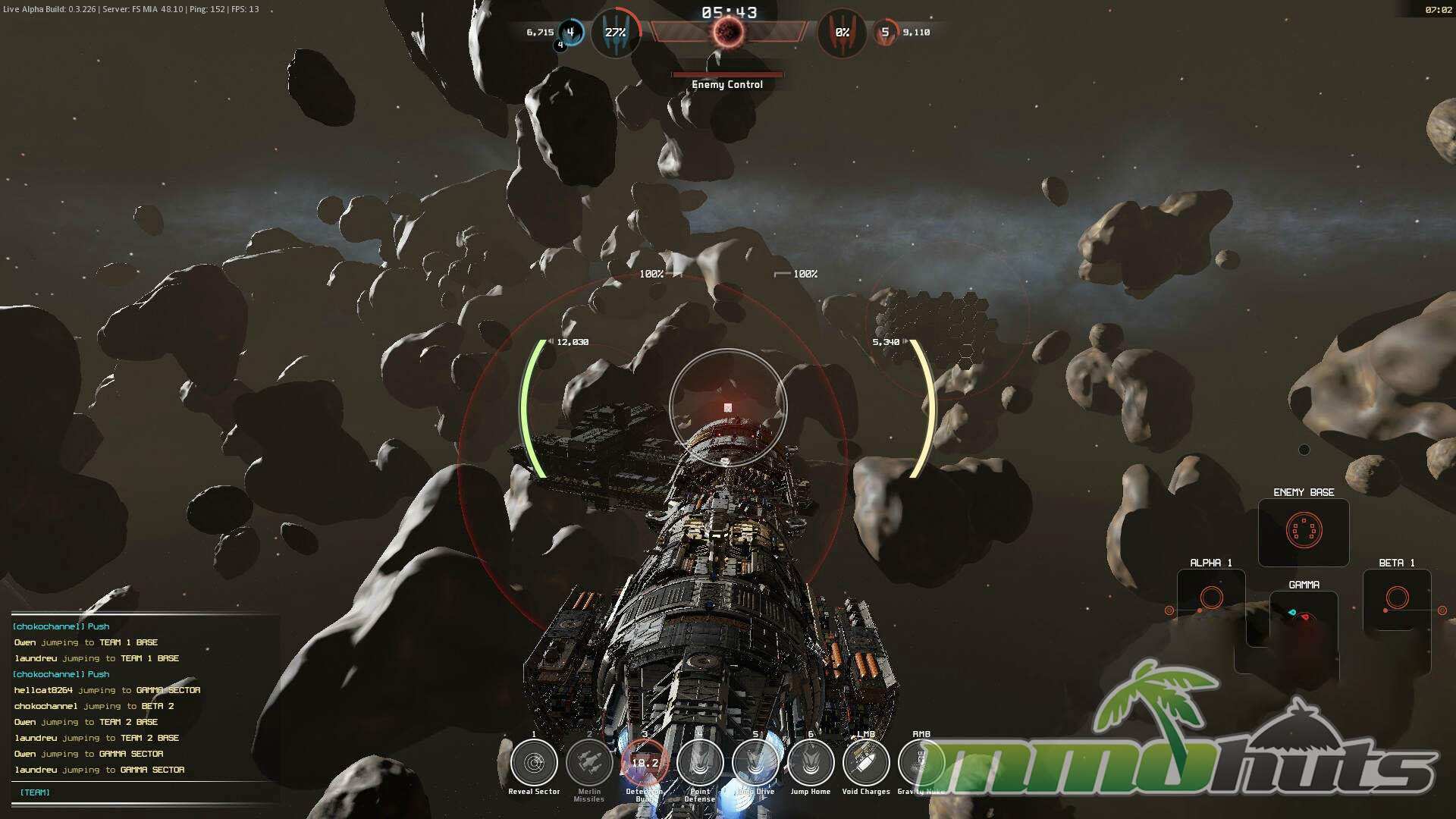This screenshot has width=1456, height=819.
Task: Activate the Reveal Sector ability
Action: point(534,762)
